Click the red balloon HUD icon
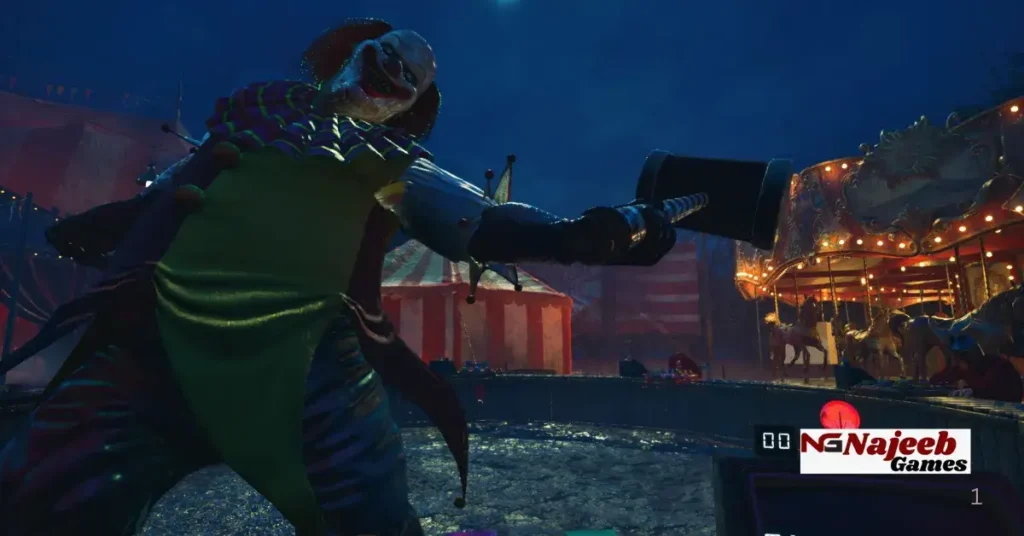Screen dimensions: 1024x536 (839, 415)
